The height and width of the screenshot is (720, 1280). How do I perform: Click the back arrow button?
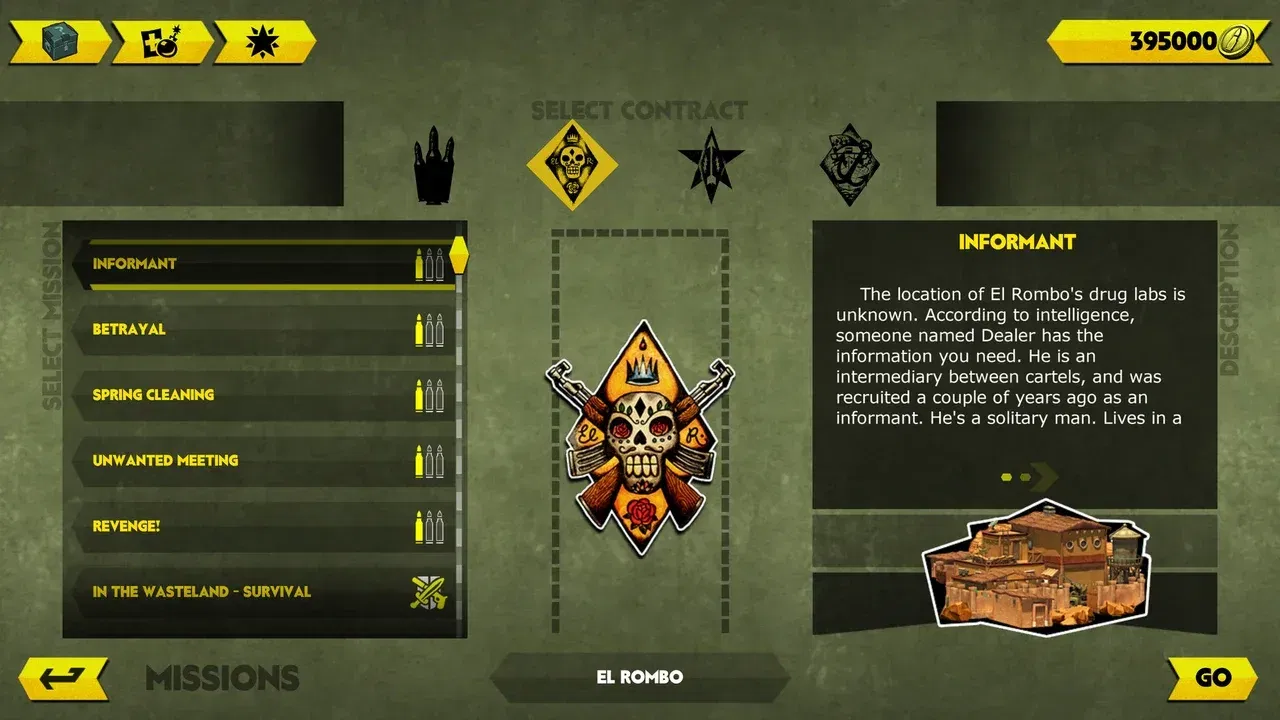[x=62, y=676]
